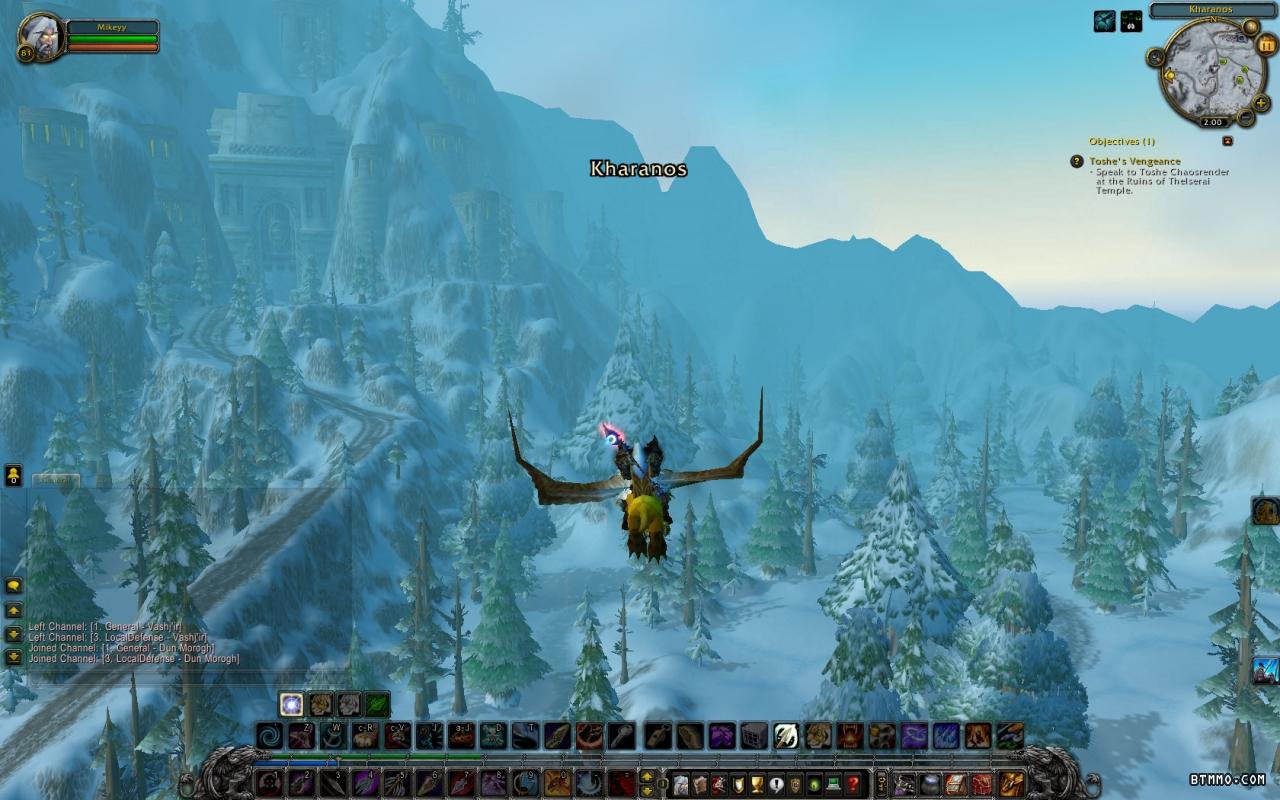Click the flying mount buff icon
Image resolution: width=1280 pixels, height=800 pixels.
tap(1104, 21)
